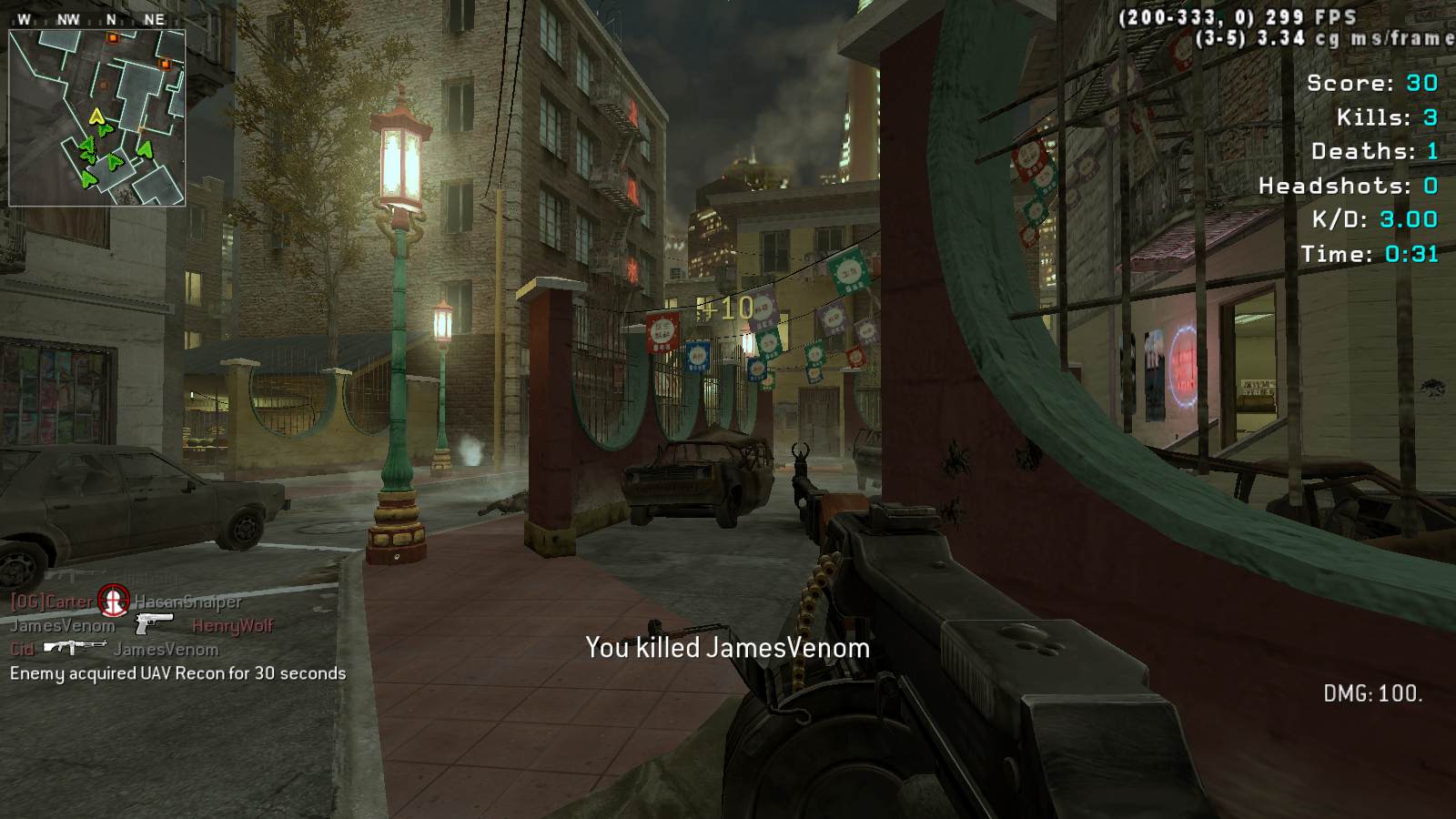Click the headshot icon beside [OG]Carter
The height and width of the screenshot is (819, 1456).
click(114, 600)
